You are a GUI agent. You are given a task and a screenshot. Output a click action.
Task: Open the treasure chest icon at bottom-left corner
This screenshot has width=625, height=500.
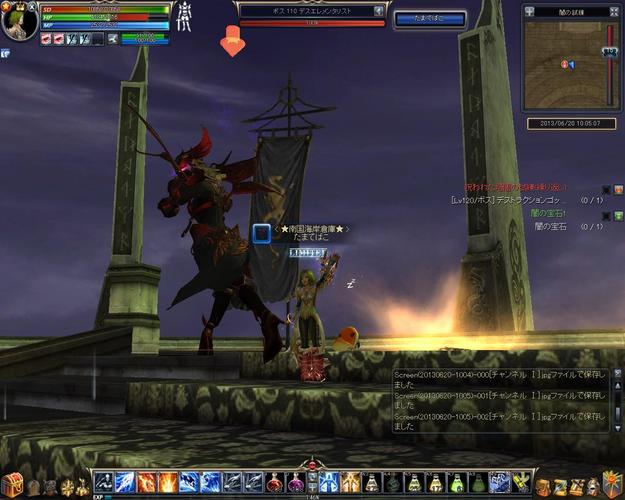coord(11,484)
